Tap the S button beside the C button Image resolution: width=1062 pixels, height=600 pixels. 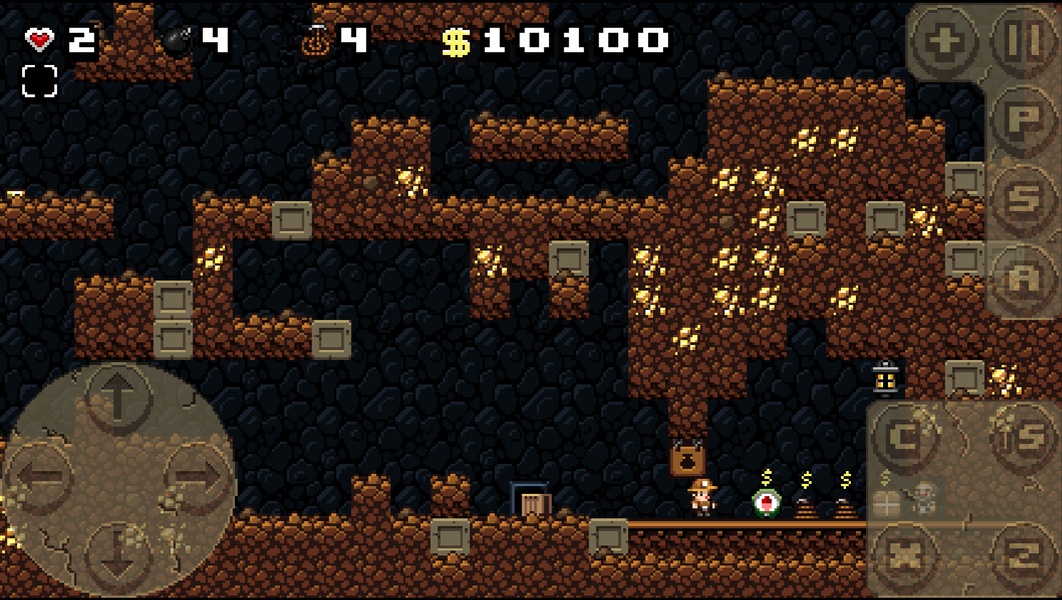pos(1024,437)
